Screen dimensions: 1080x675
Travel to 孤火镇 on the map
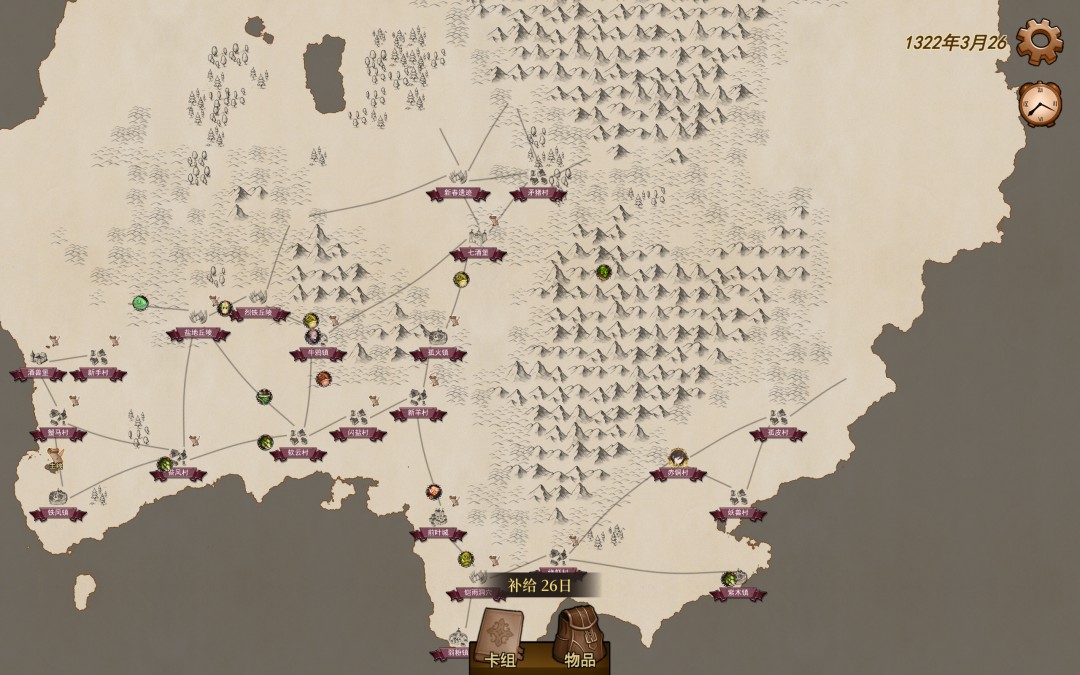[x=437, y=353]
